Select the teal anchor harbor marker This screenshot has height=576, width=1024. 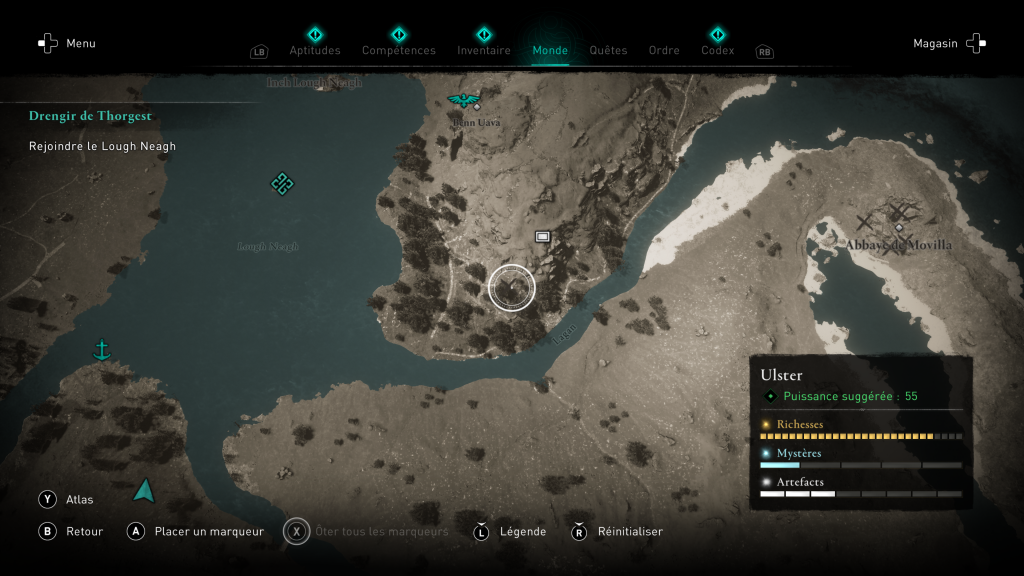pos(101,350)
